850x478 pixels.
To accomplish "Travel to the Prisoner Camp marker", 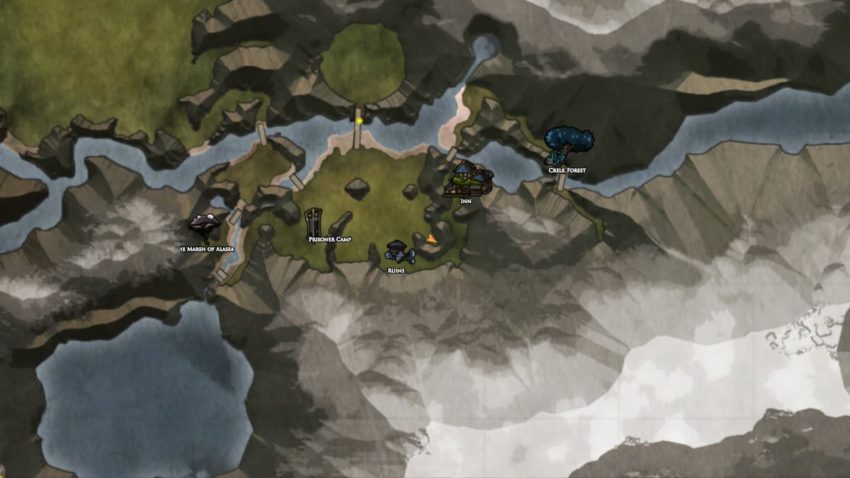I will pyautogui.click(x=315, y=222).
